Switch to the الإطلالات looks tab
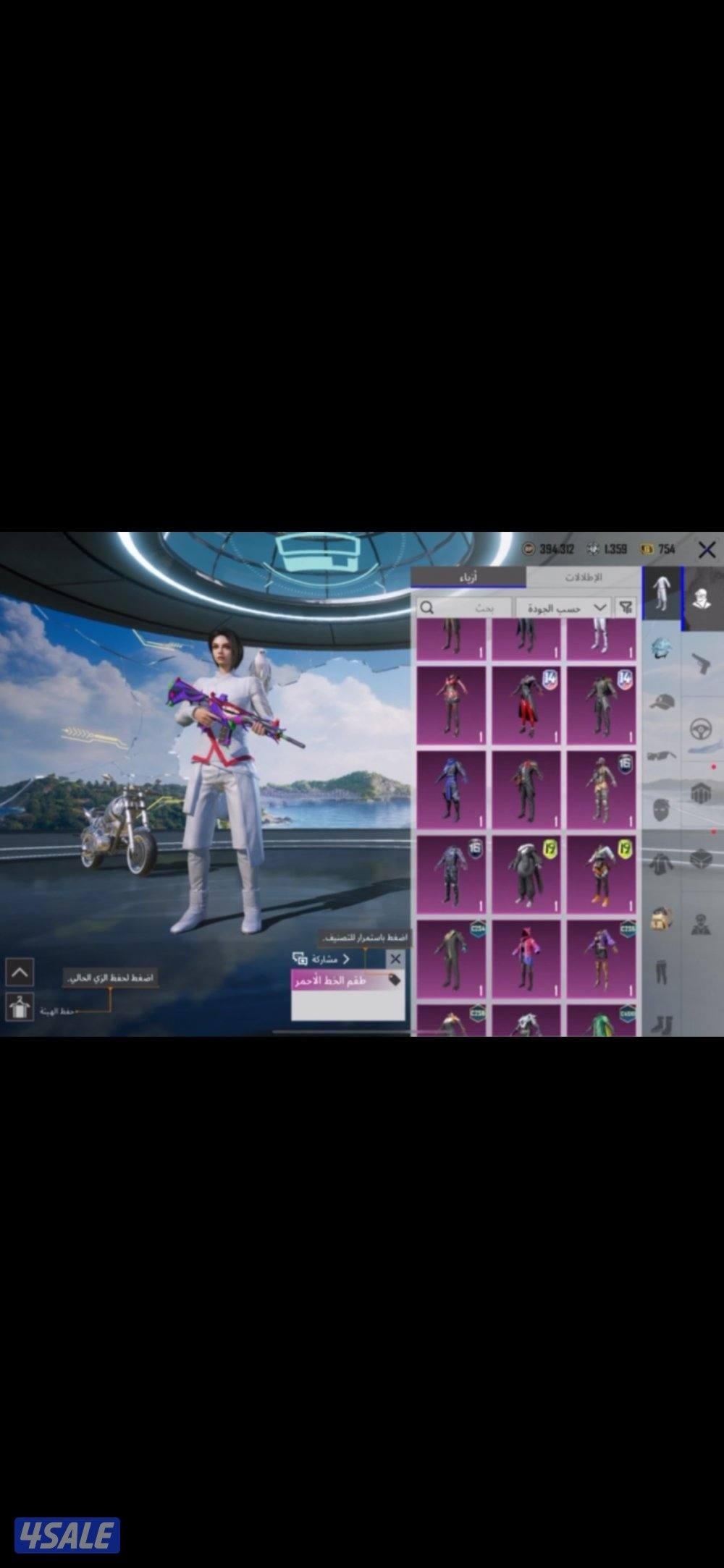Viewport: 724px width, 1568px height. tap(583, 577)
